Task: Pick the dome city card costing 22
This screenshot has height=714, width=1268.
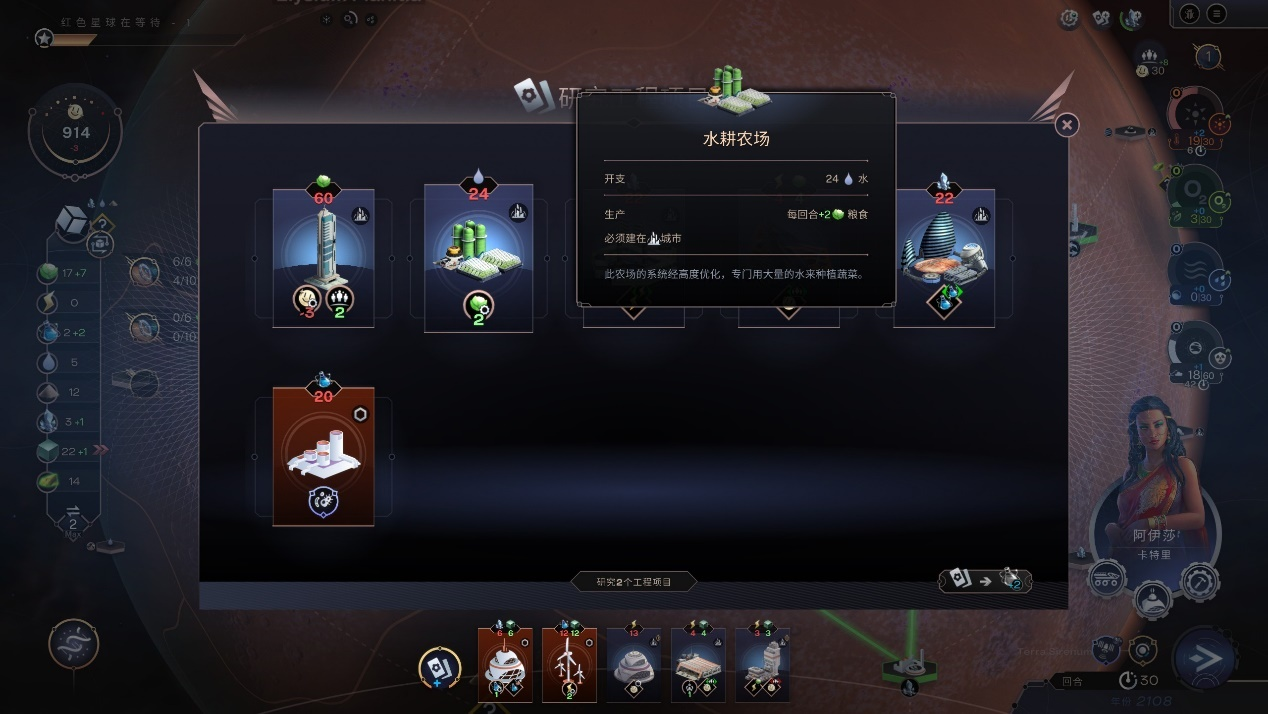Action: click(943, 258)
